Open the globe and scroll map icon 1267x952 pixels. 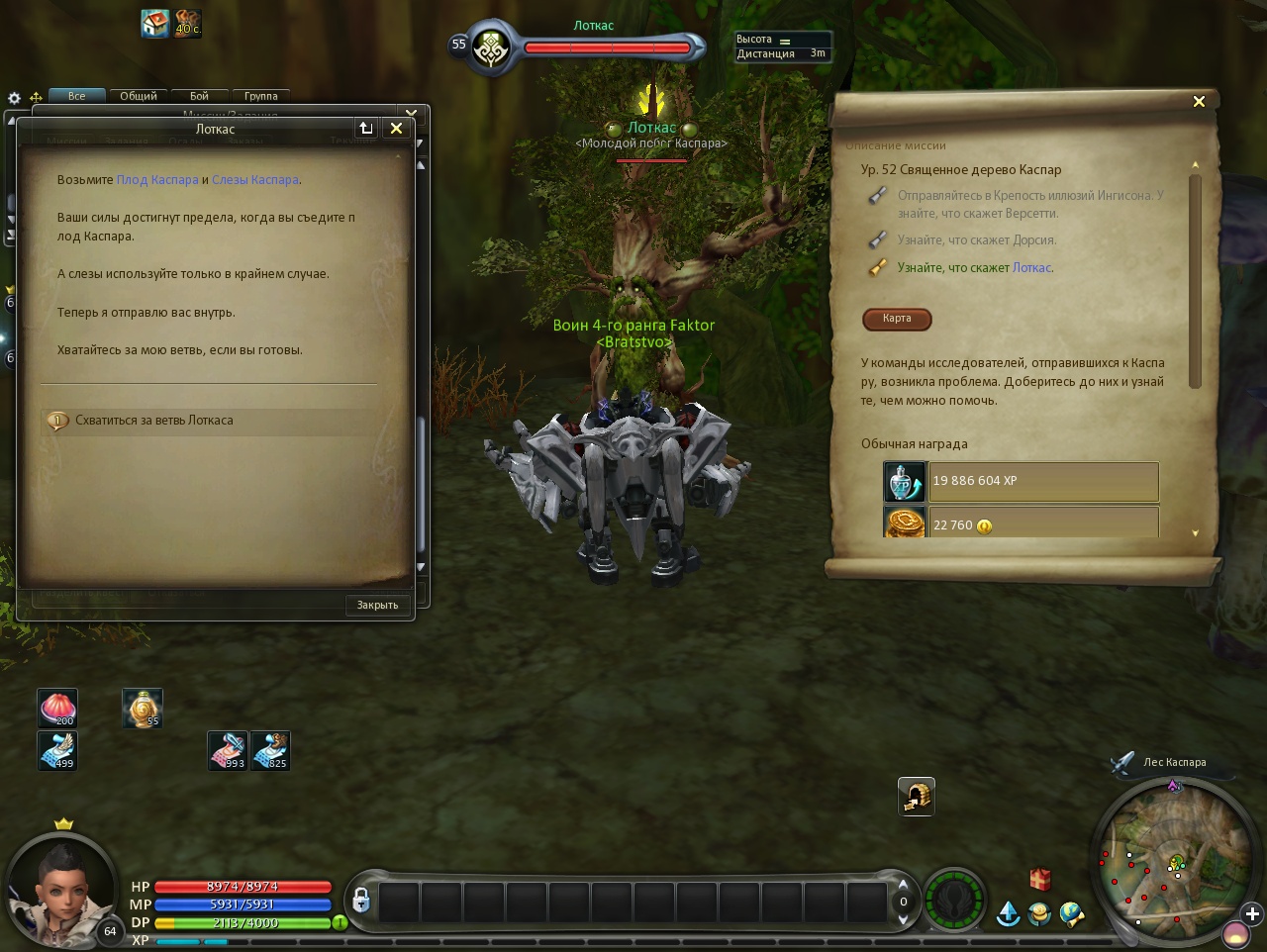point(1072,912)
